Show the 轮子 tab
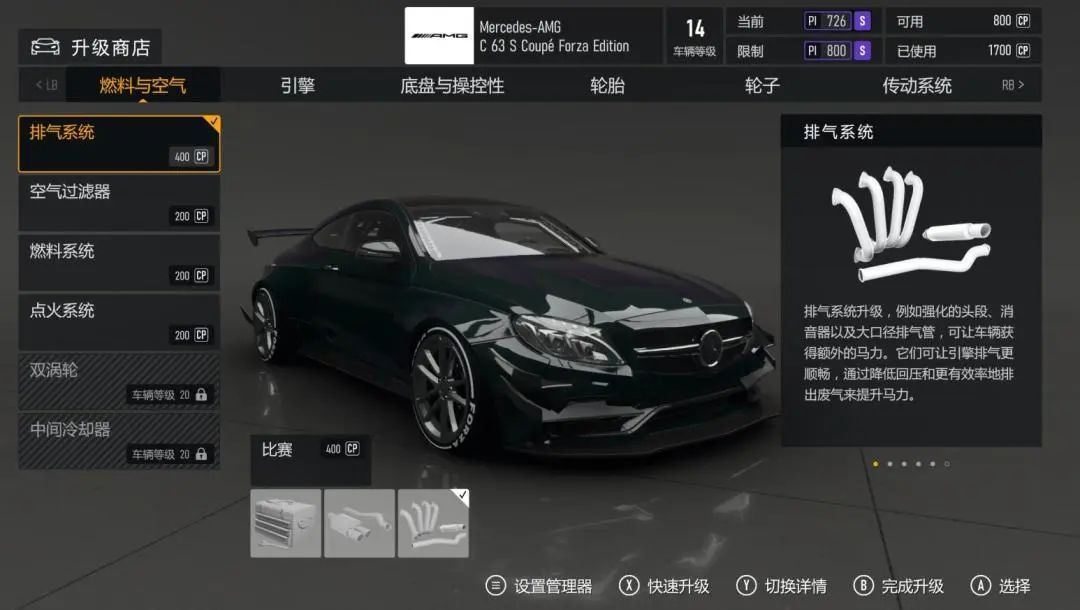1080x610 pixels. click(762, 86)
